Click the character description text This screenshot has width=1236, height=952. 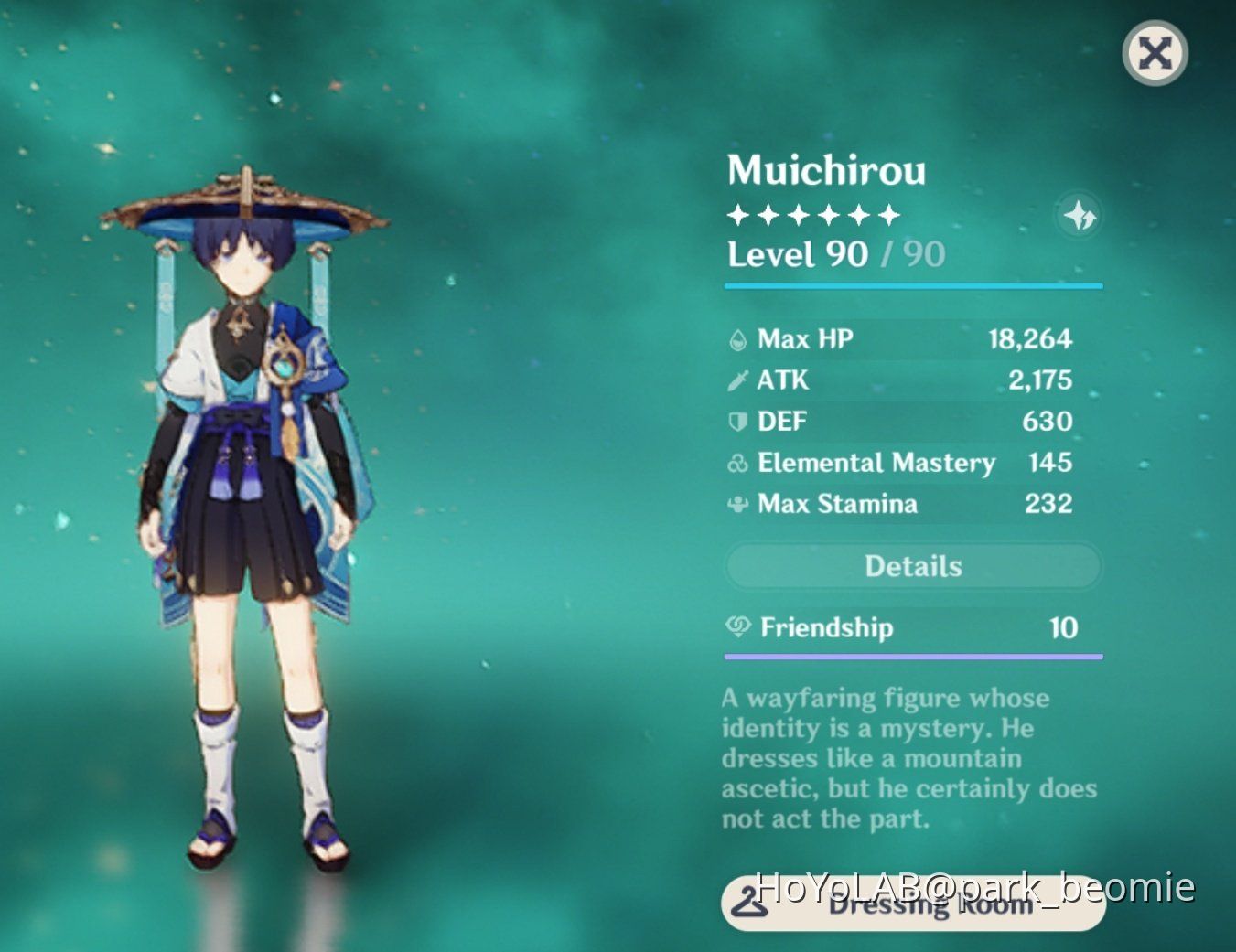click(x=908, y=757)
